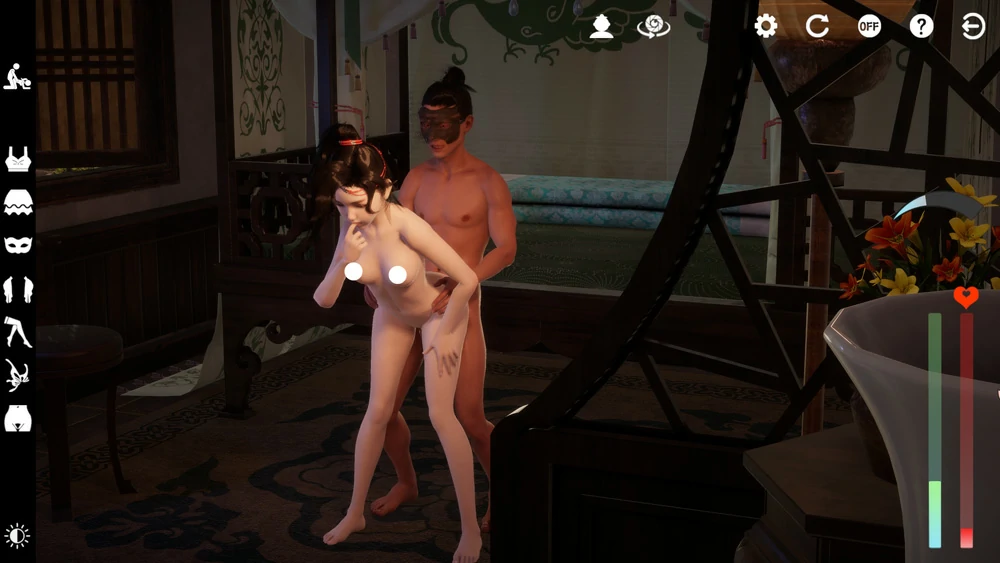Select the stockings legs icon
The image size is (1000, 563).
pos(17,332)
